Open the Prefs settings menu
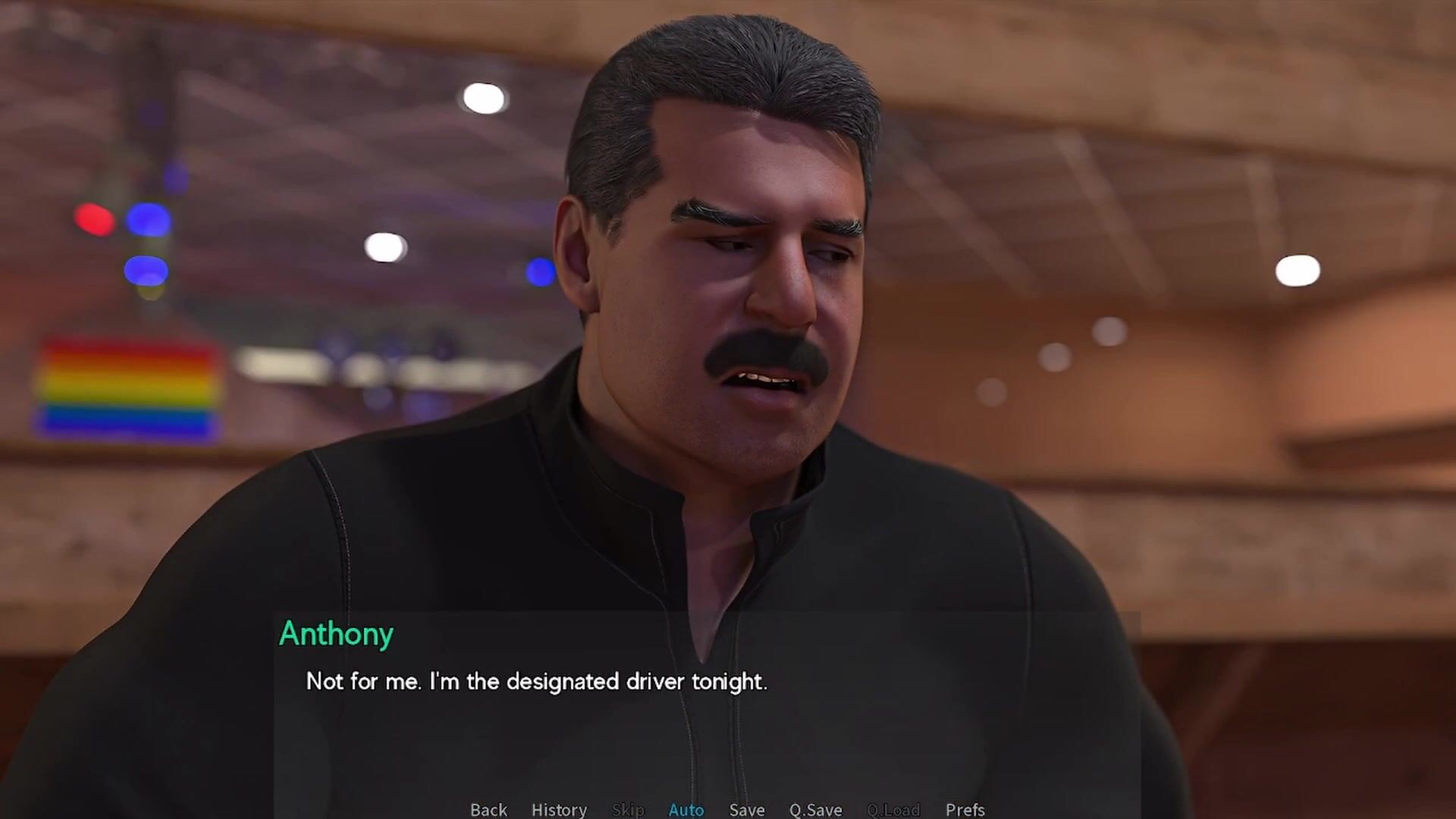This screenshot has height=819, width=1456. [x=965, y=809]
